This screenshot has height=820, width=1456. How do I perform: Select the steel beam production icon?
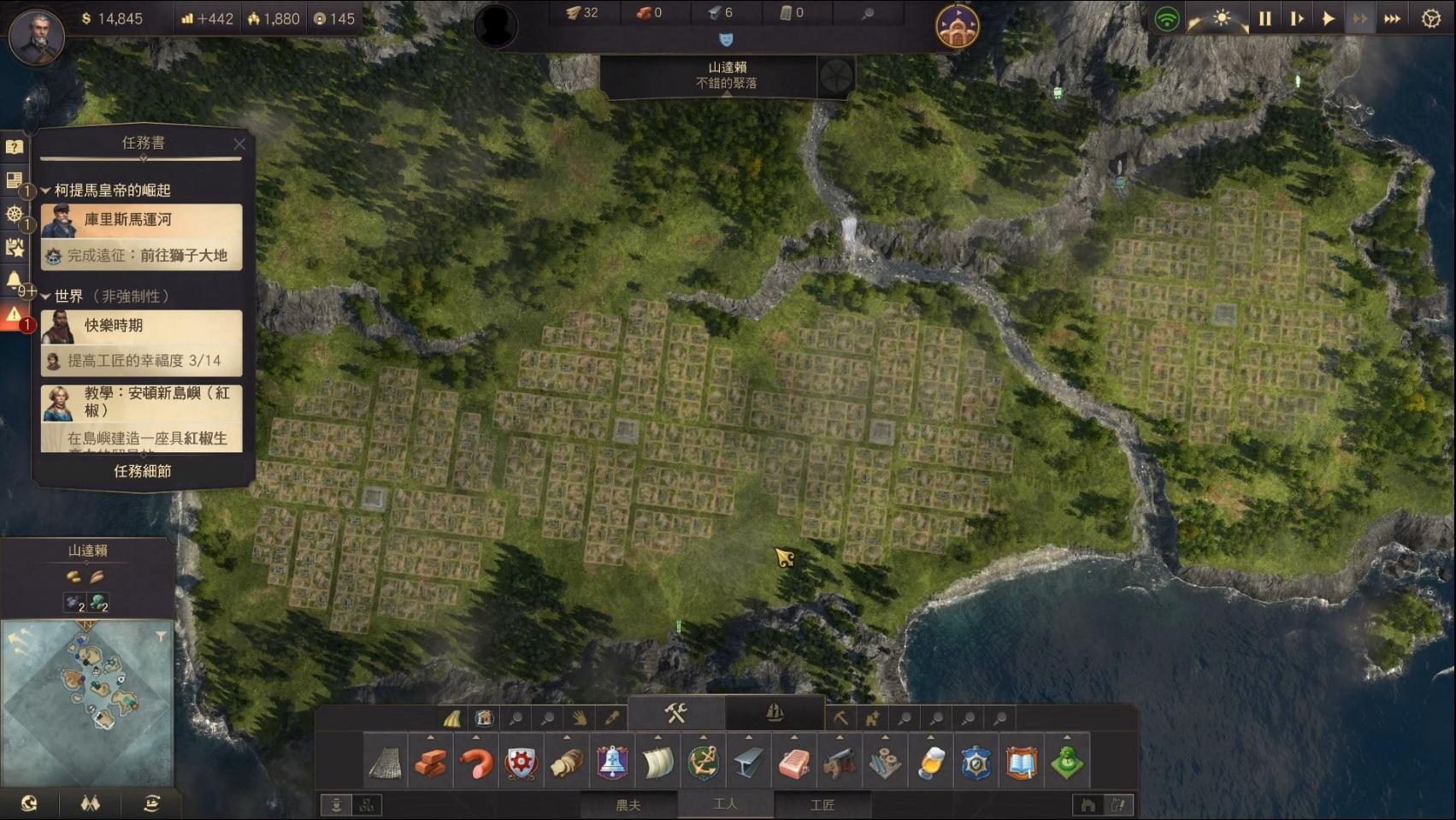tap(749, 762)
